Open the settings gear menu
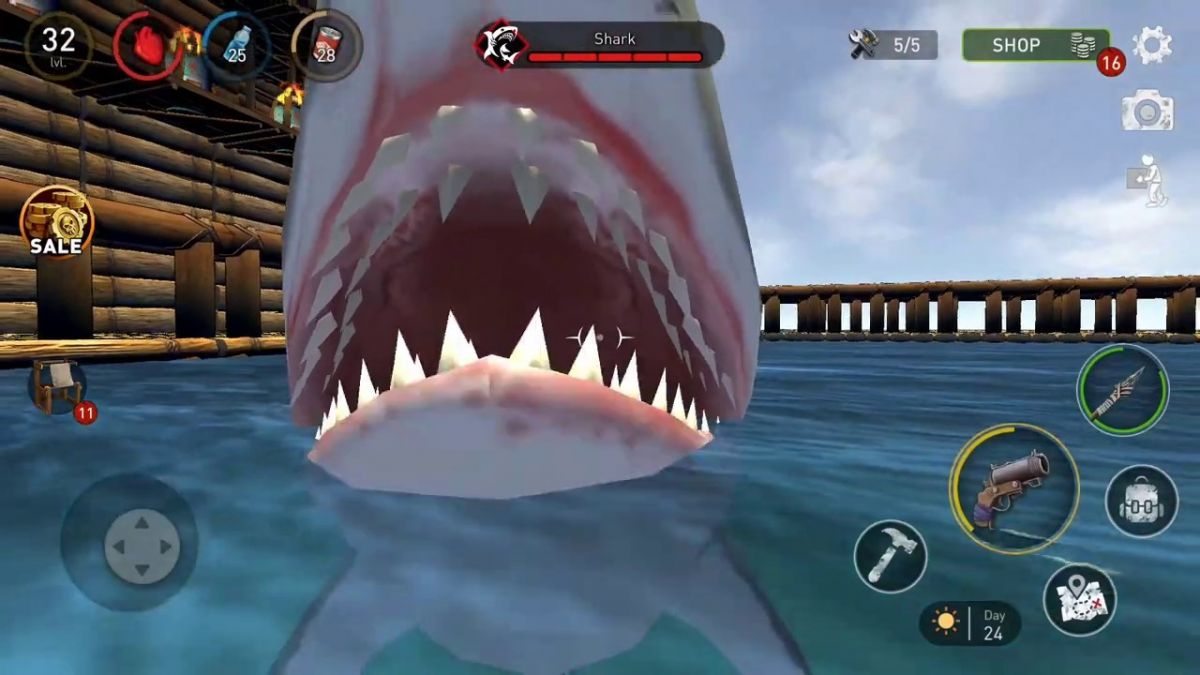 pyautogui.click(x=1151, y=45)
